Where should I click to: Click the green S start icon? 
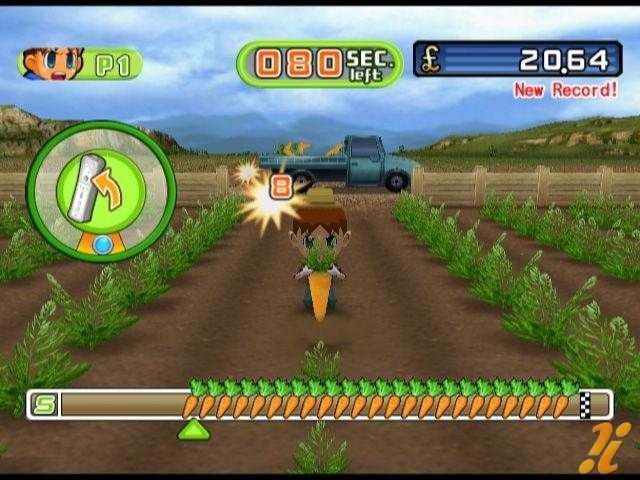point(45,404)
